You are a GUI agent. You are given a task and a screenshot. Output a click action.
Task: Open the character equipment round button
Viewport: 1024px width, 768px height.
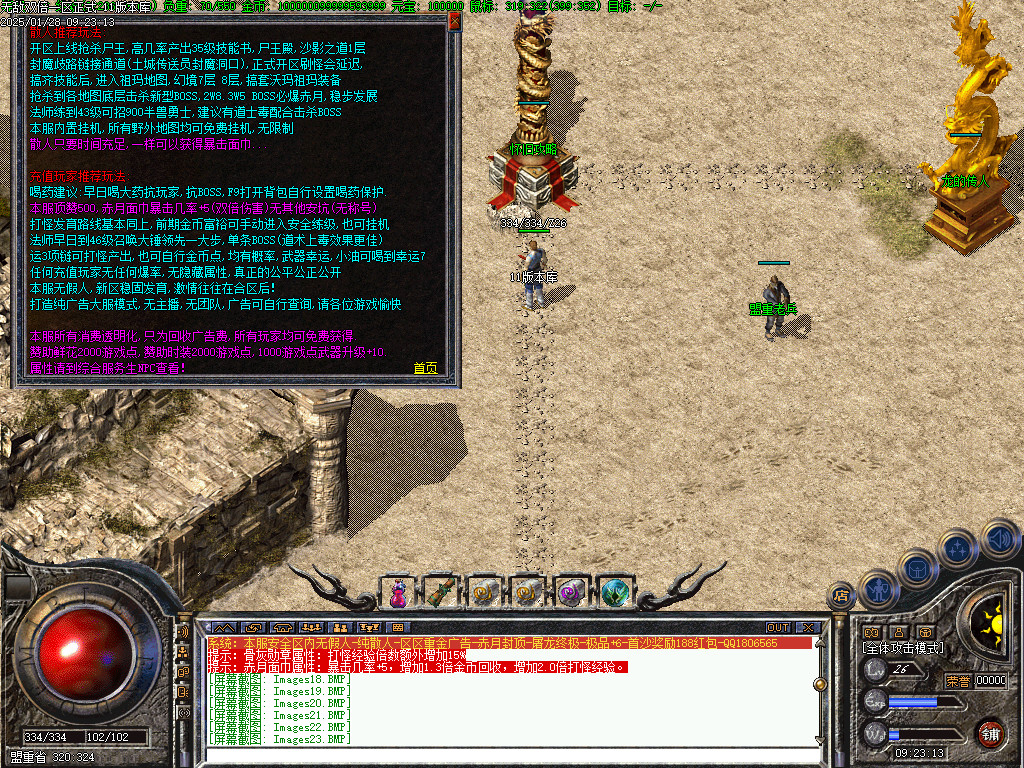(877, 589)
